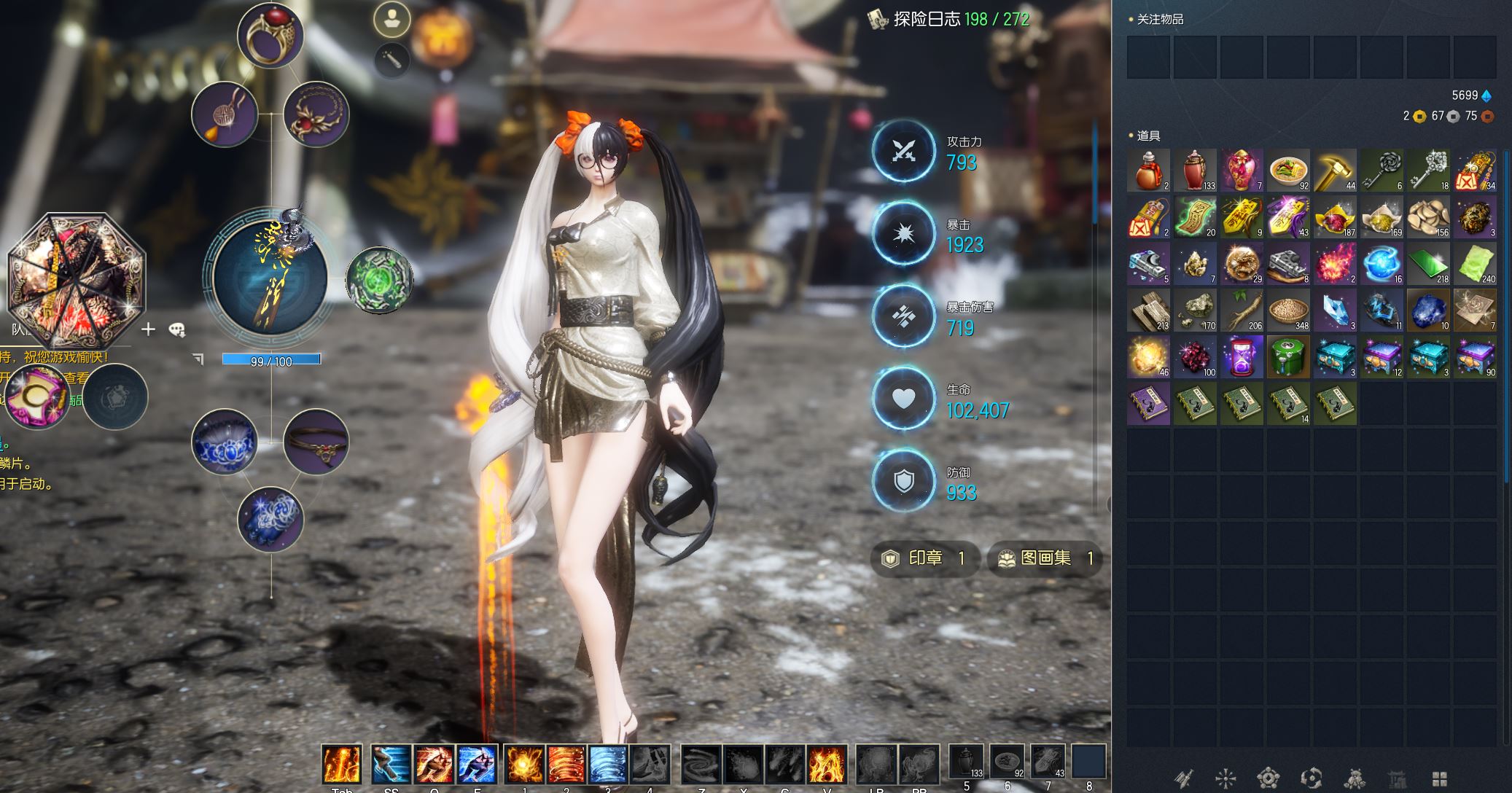This screenshot has height=793, width=1512.
Task: Open the four-square grid inventory button
Action: pyautogui.click(x=1439, y=778)
